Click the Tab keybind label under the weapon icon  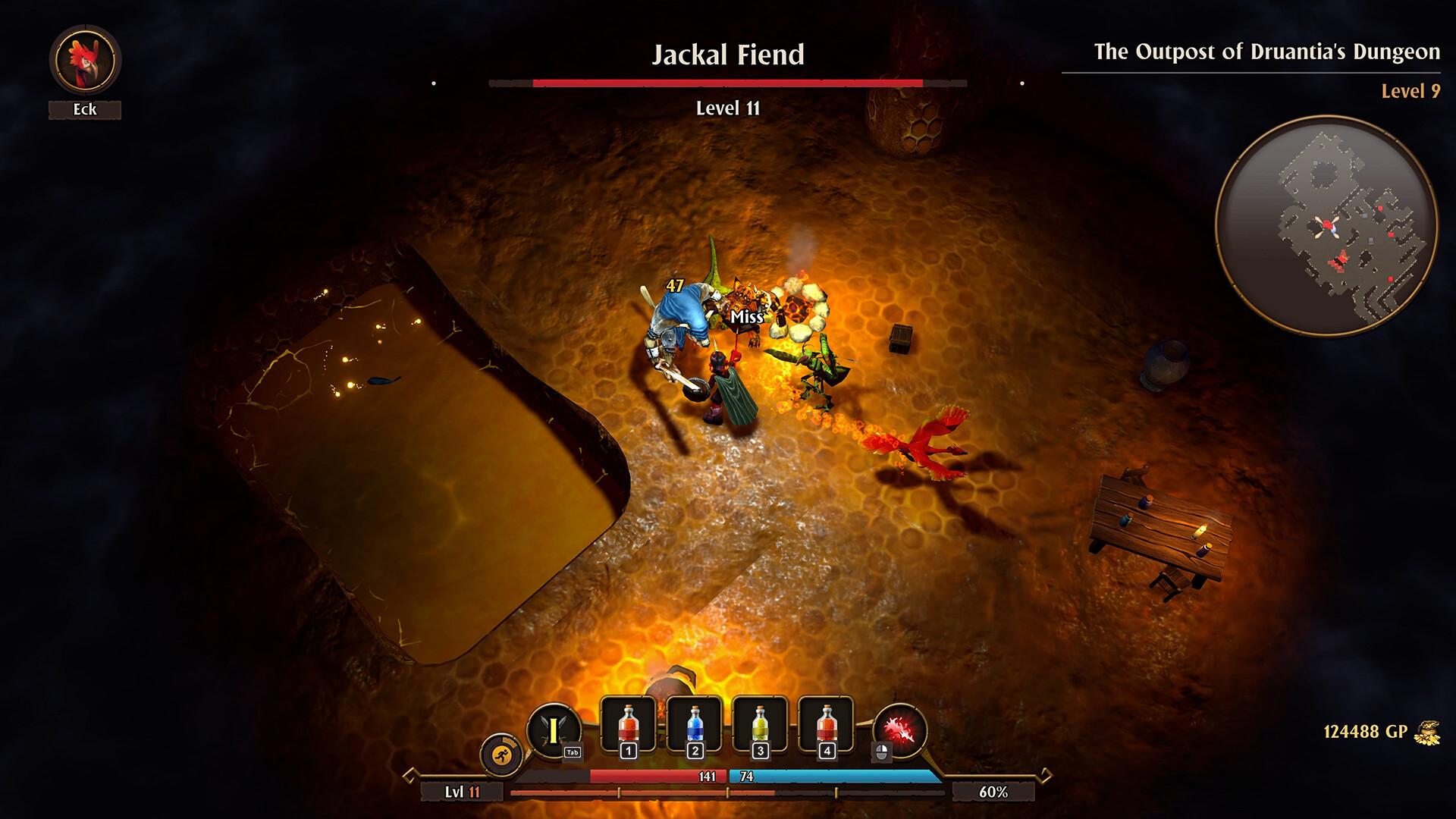[x=571, y=752]
